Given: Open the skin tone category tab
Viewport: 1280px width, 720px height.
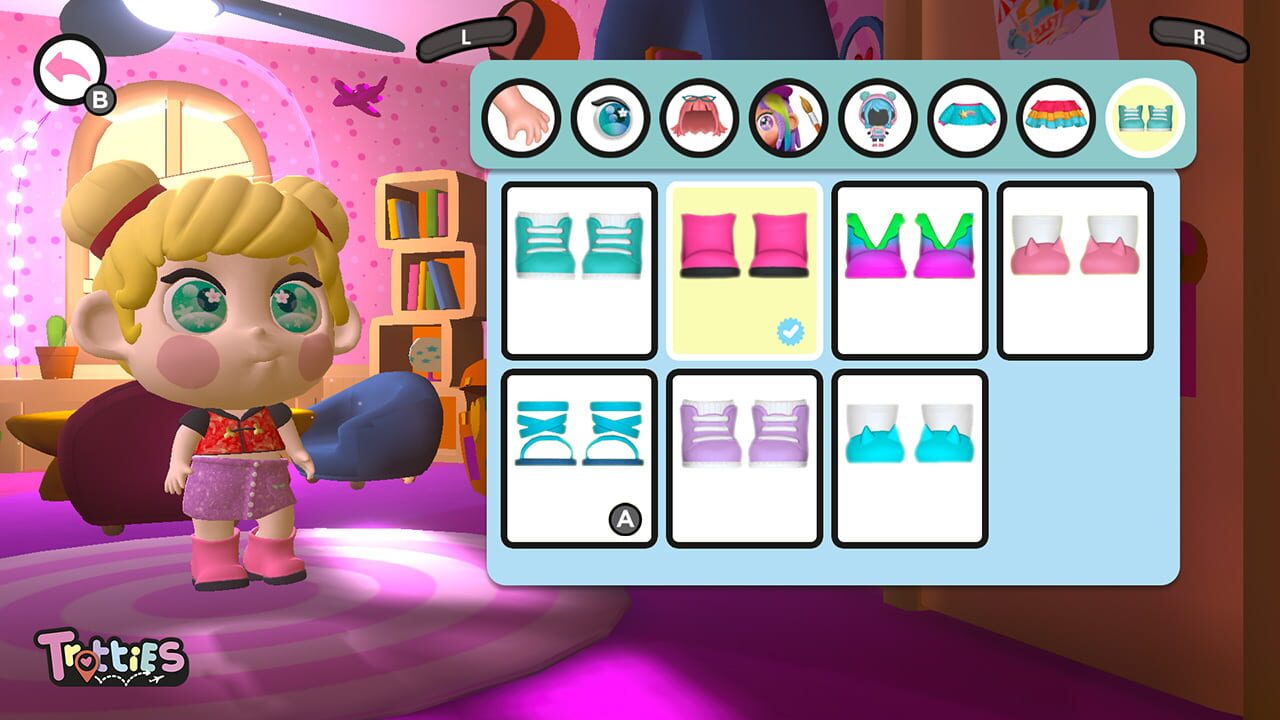Looking at the screenshot, I should [521, 118].
